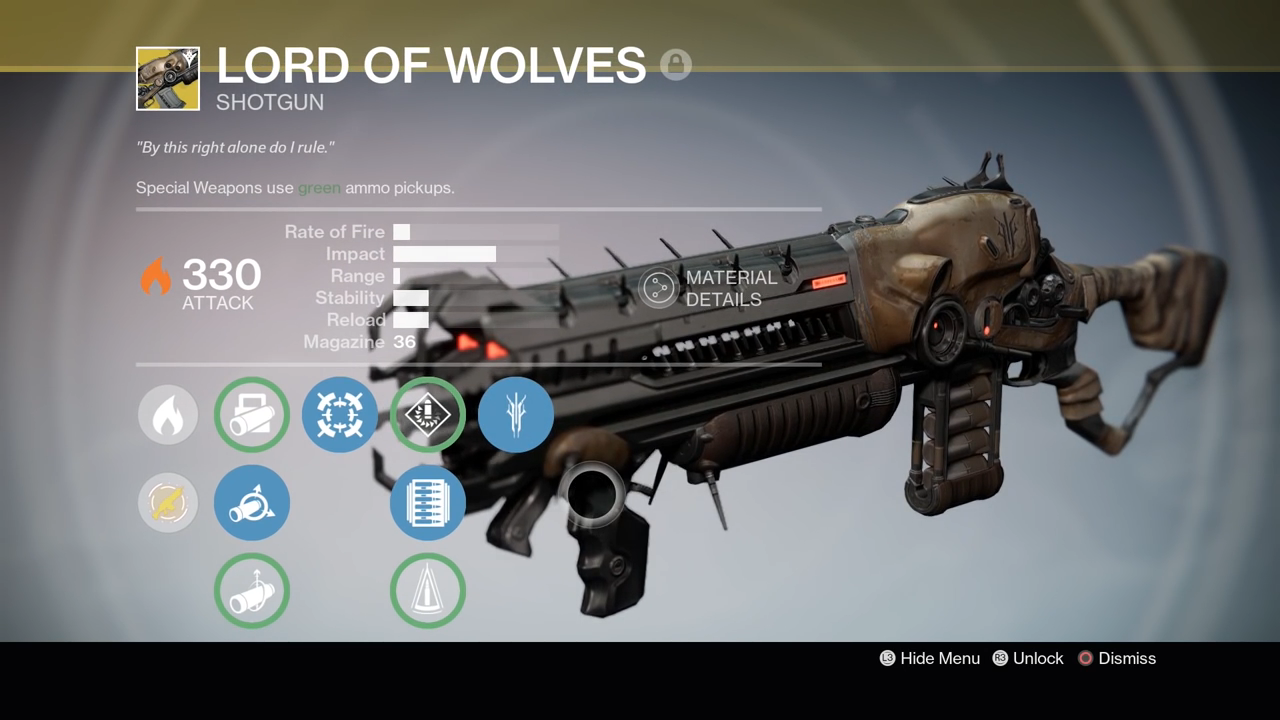Click the green ammo text in the description
The image size is (1280, 720).
tap(322, 188)
